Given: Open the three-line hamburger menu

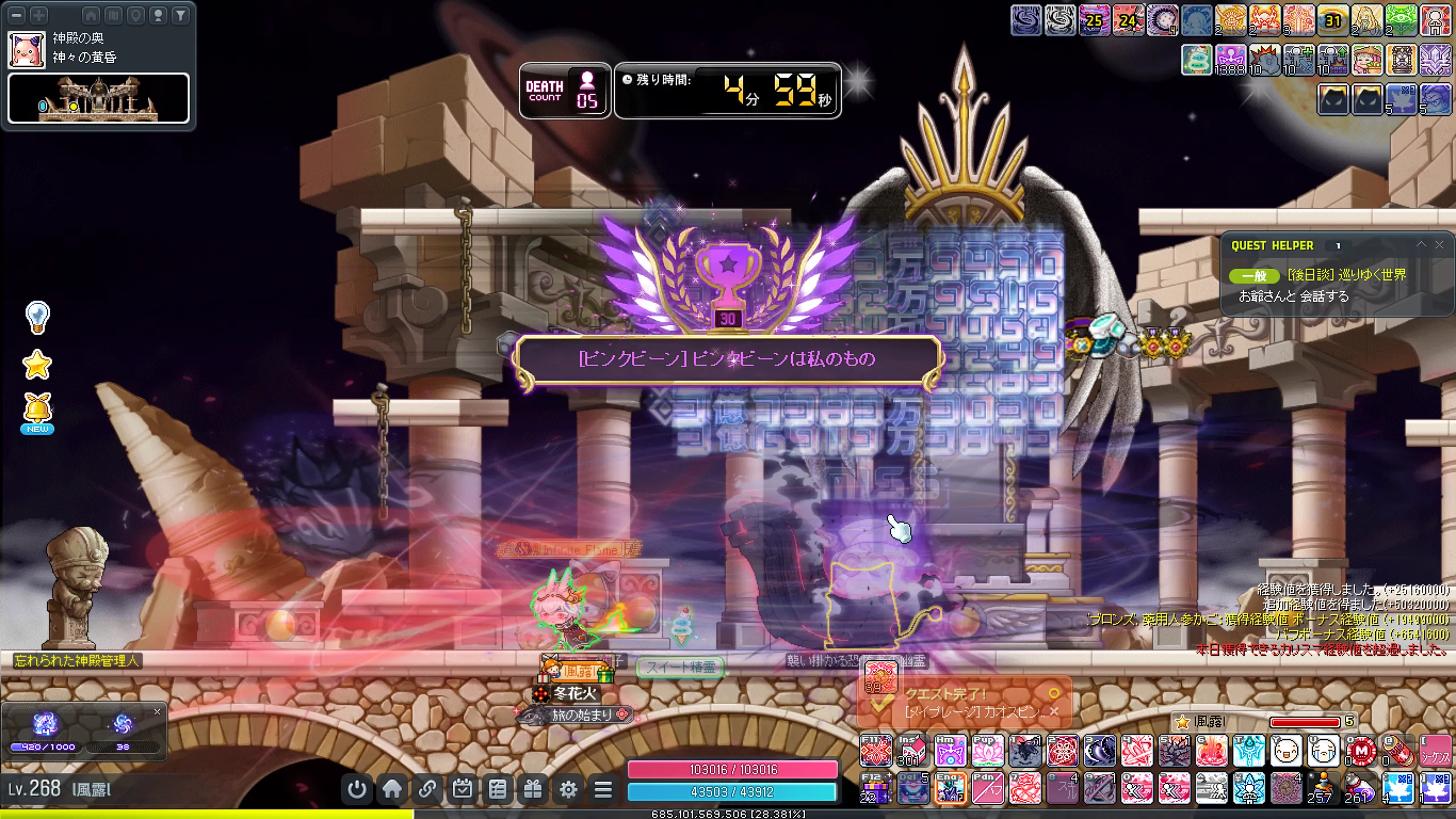Looking at the screenshot, I should point(603,789).
